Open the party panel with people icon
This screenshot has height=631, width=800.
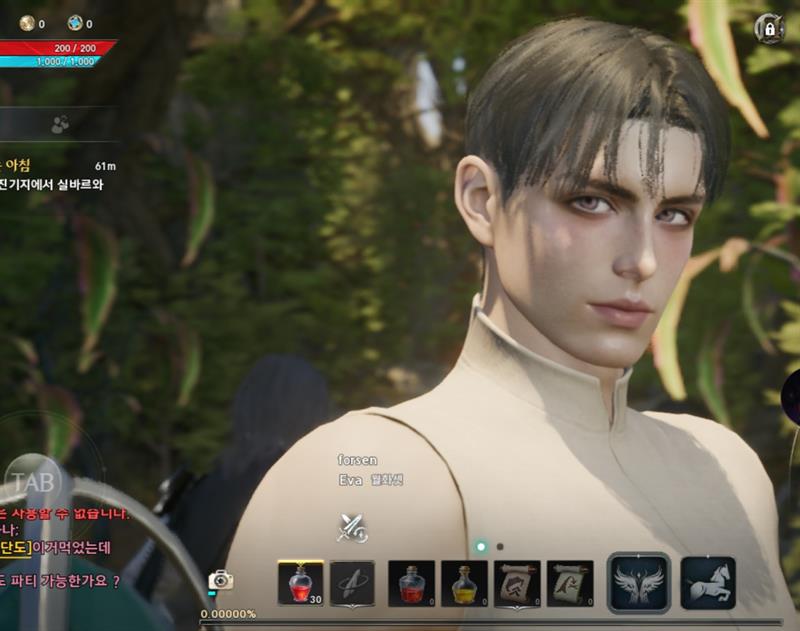click(x=60, y=124)
